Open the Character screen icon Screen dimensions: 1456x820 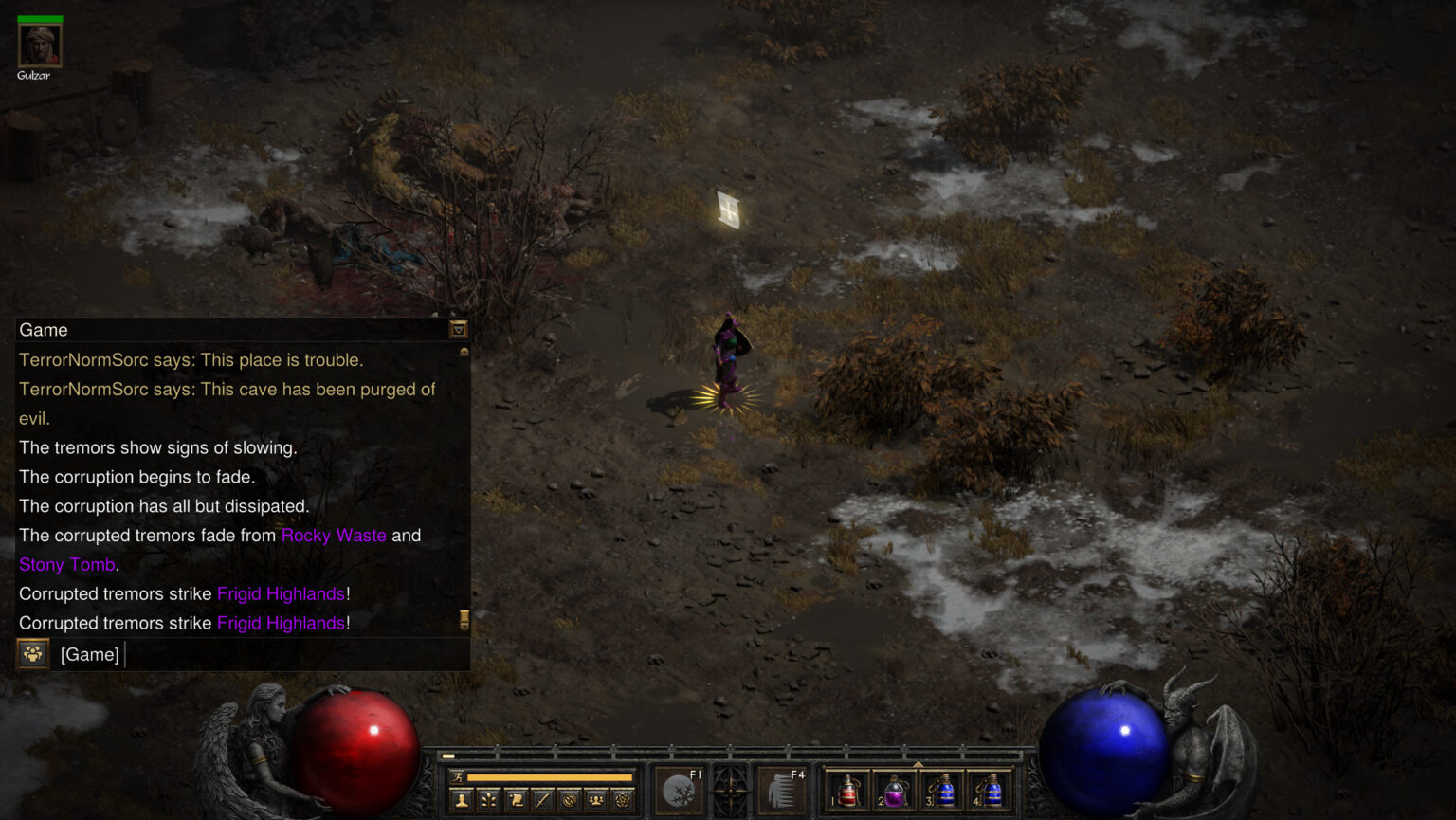click(x=462, y=800)
